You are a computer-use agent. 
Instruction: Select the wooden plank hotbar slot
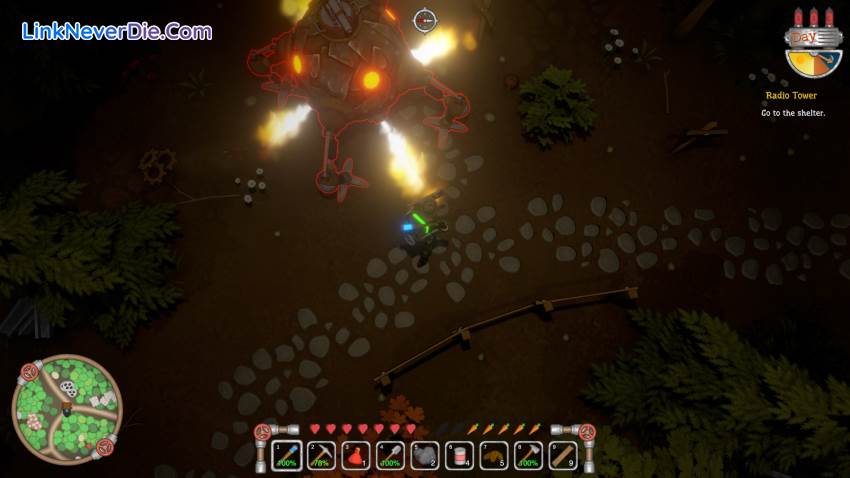pos(562,456)
